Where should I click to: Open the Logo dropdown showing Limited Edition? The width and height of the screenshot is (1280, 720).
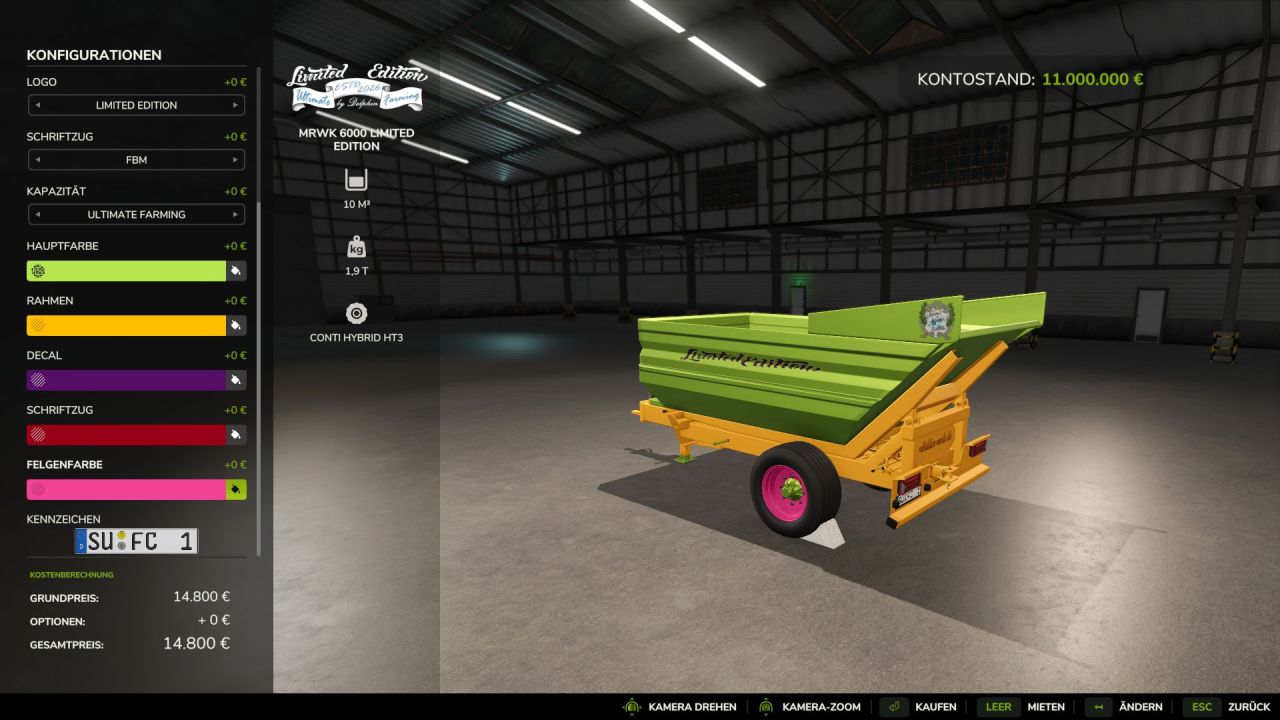(136, 105)
